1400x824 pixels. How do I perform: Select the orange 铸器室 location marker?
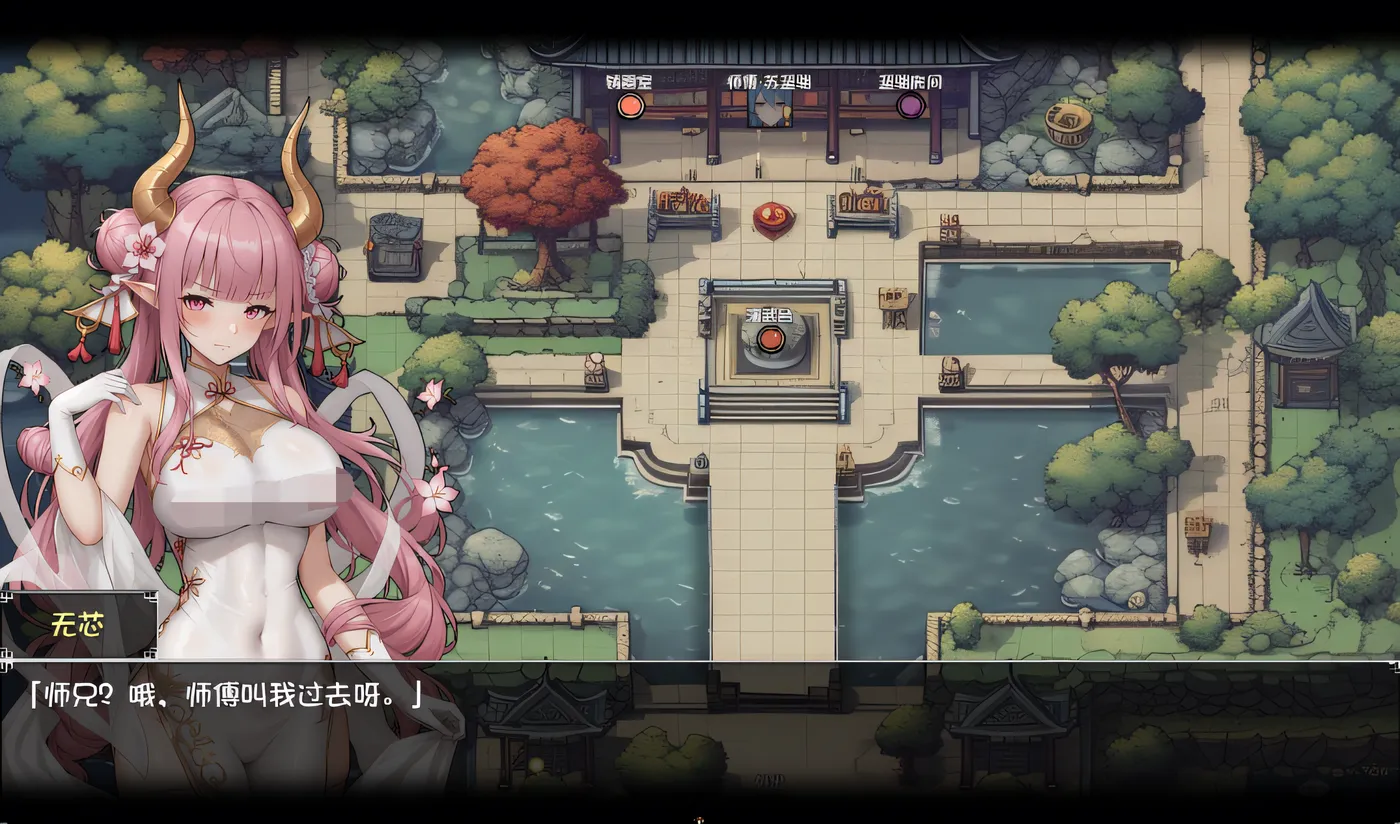tap(630, 105)
